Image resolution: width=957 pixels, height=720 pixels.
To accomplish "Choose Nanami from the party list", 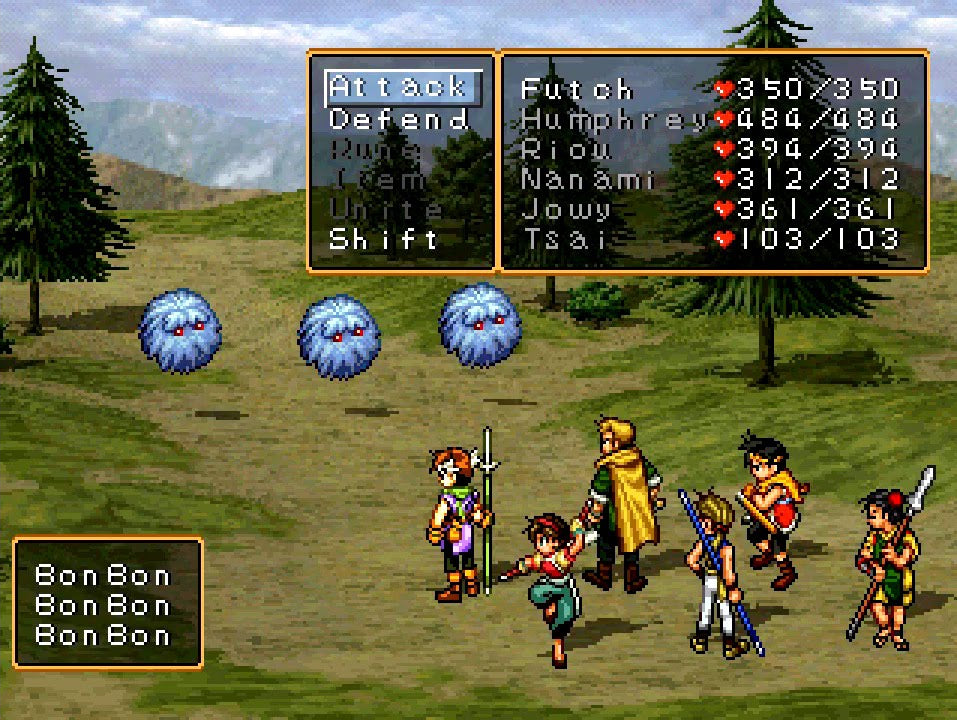I will [x=587, y=180].
